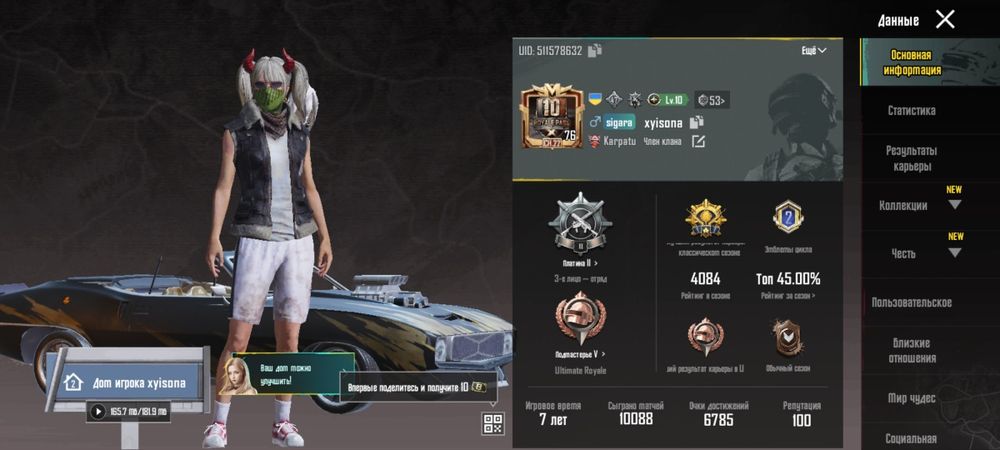
Task: Open the Ещё dropdown menu
Action: click(x=813, y=50)
